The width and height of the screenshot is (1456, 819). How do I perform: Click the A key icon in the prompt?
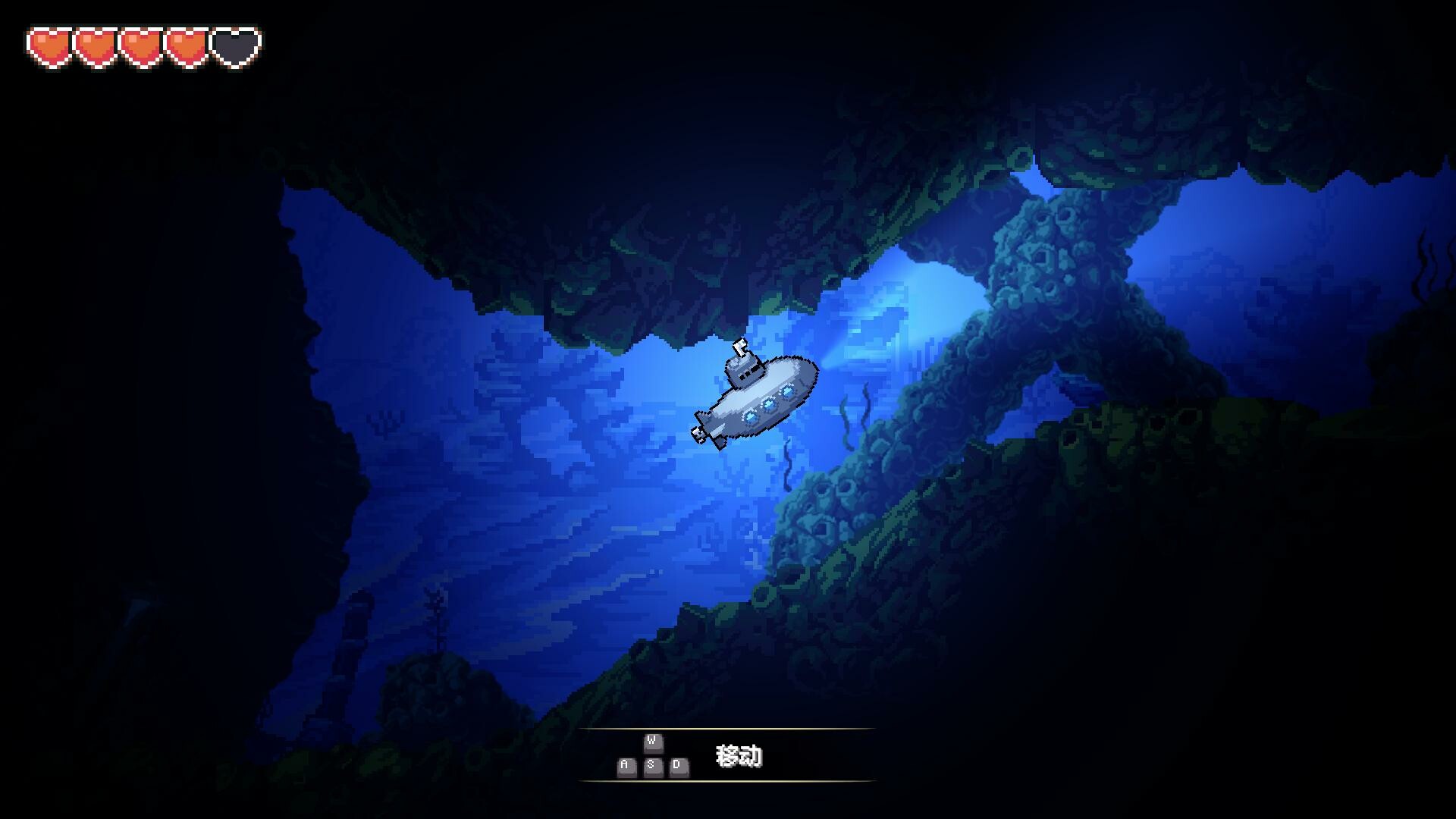(625, 767)
